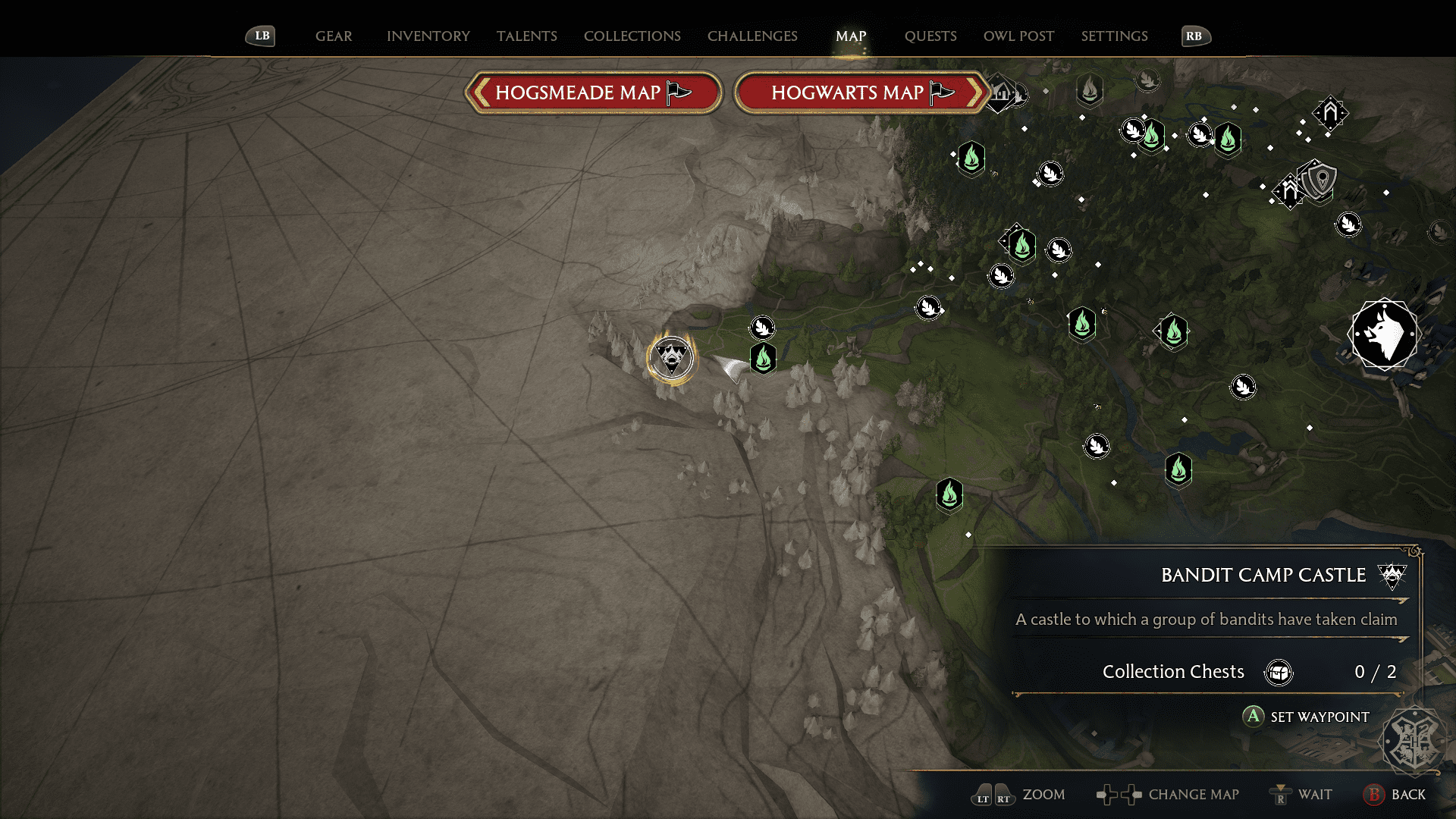Click the collection chest icon in the info panel

tap(1279, 672)
